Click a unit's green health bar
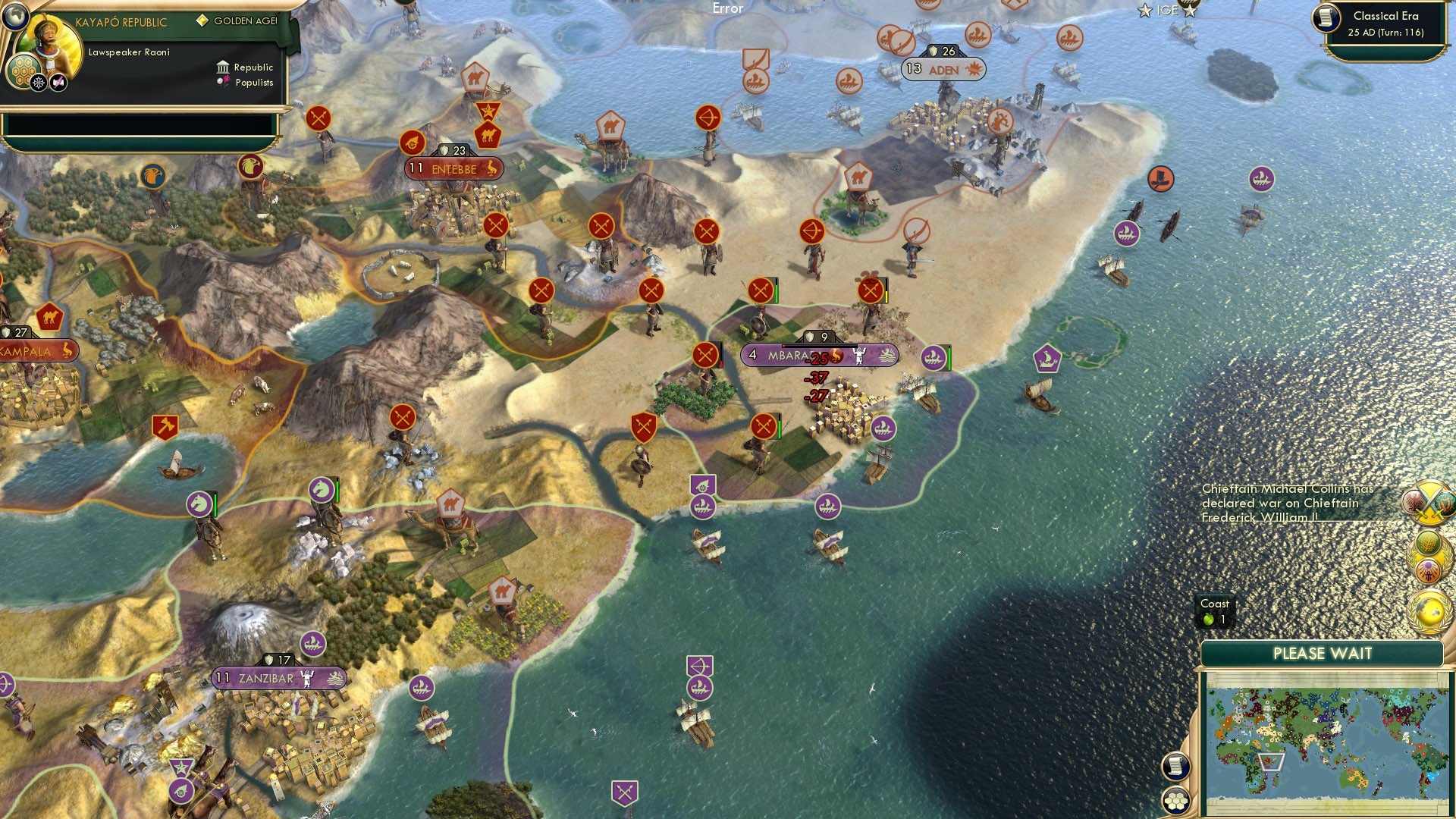1456x819 pixels. [777, 292]
